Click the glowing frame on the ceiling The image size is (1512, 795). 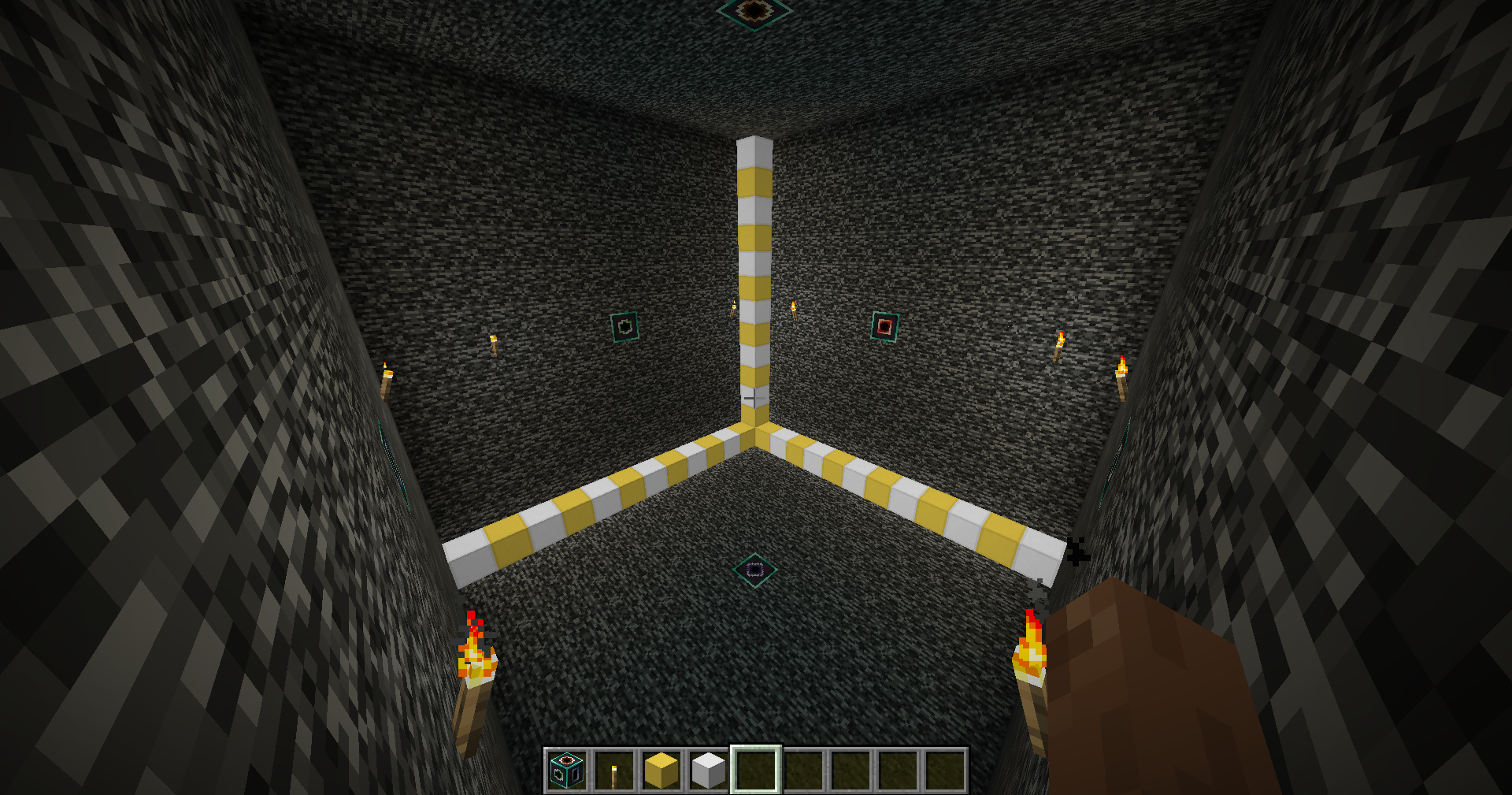point(754,10)
